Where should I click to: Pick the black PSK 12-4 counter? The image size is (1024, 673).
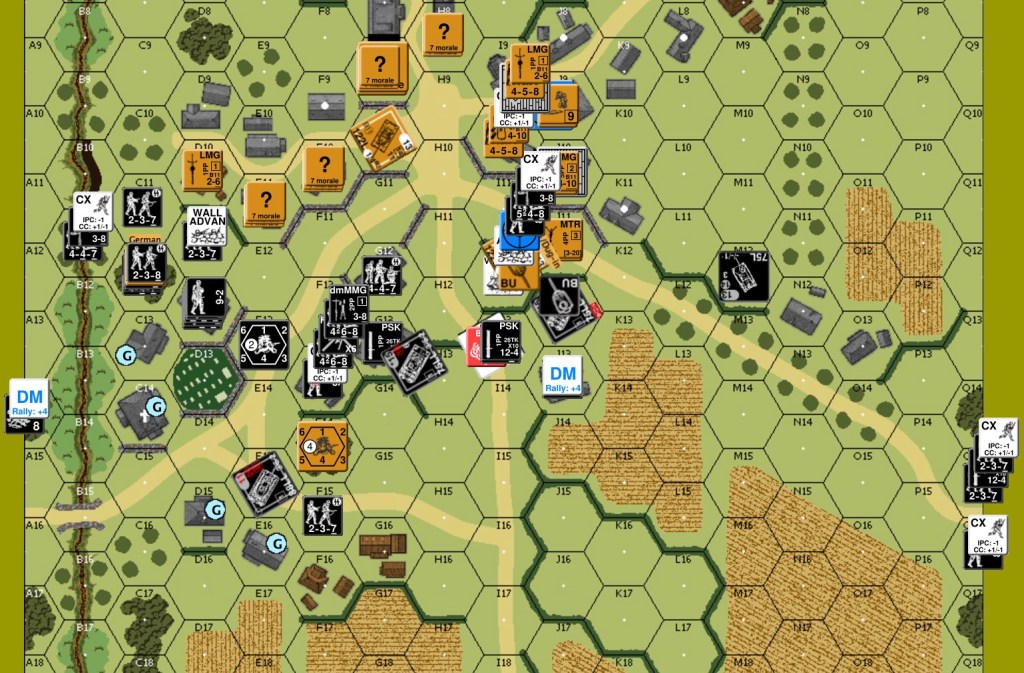click(x=502, y=338)
